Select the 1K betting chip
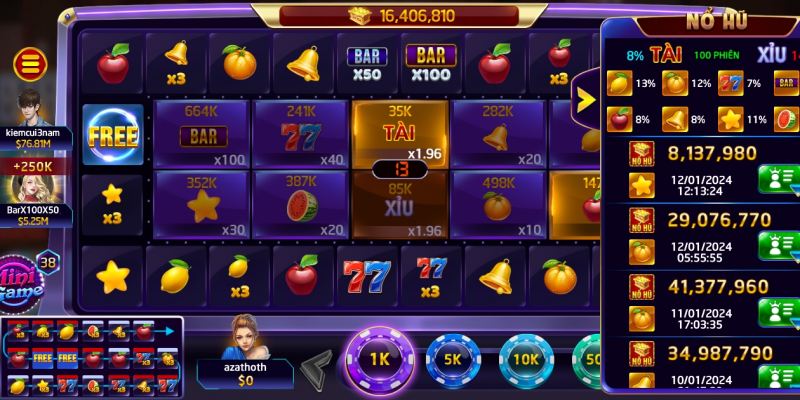Image resolution: width=800 pixels, height=400 pixels. (x=379, y=360)
